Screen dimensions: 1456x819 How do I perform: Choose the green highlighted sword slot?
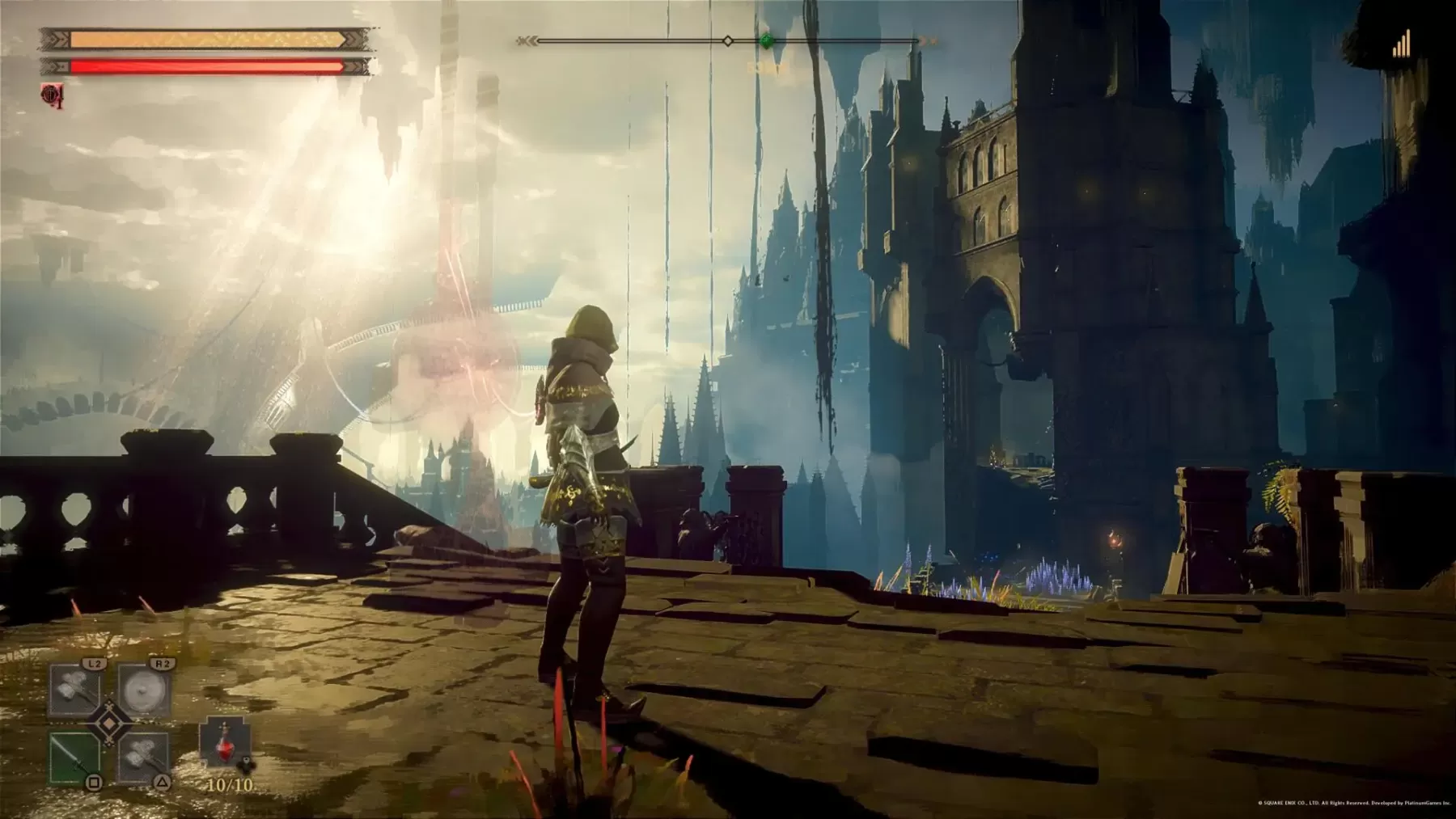pos(75,758)
